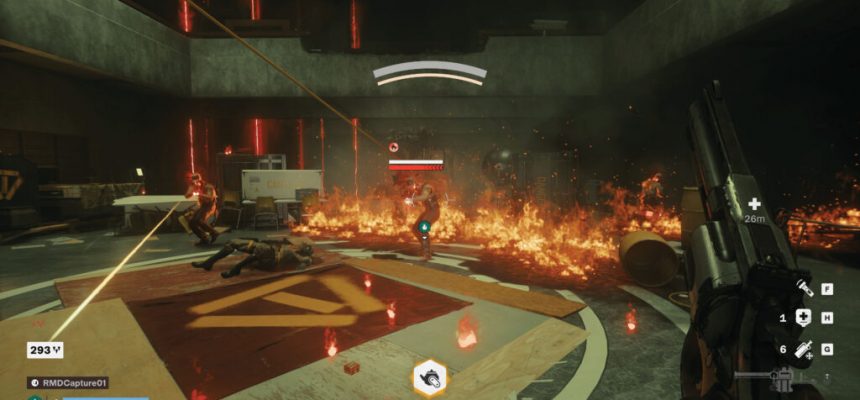
Task: Use the medkit healing item
Action: 802,318
